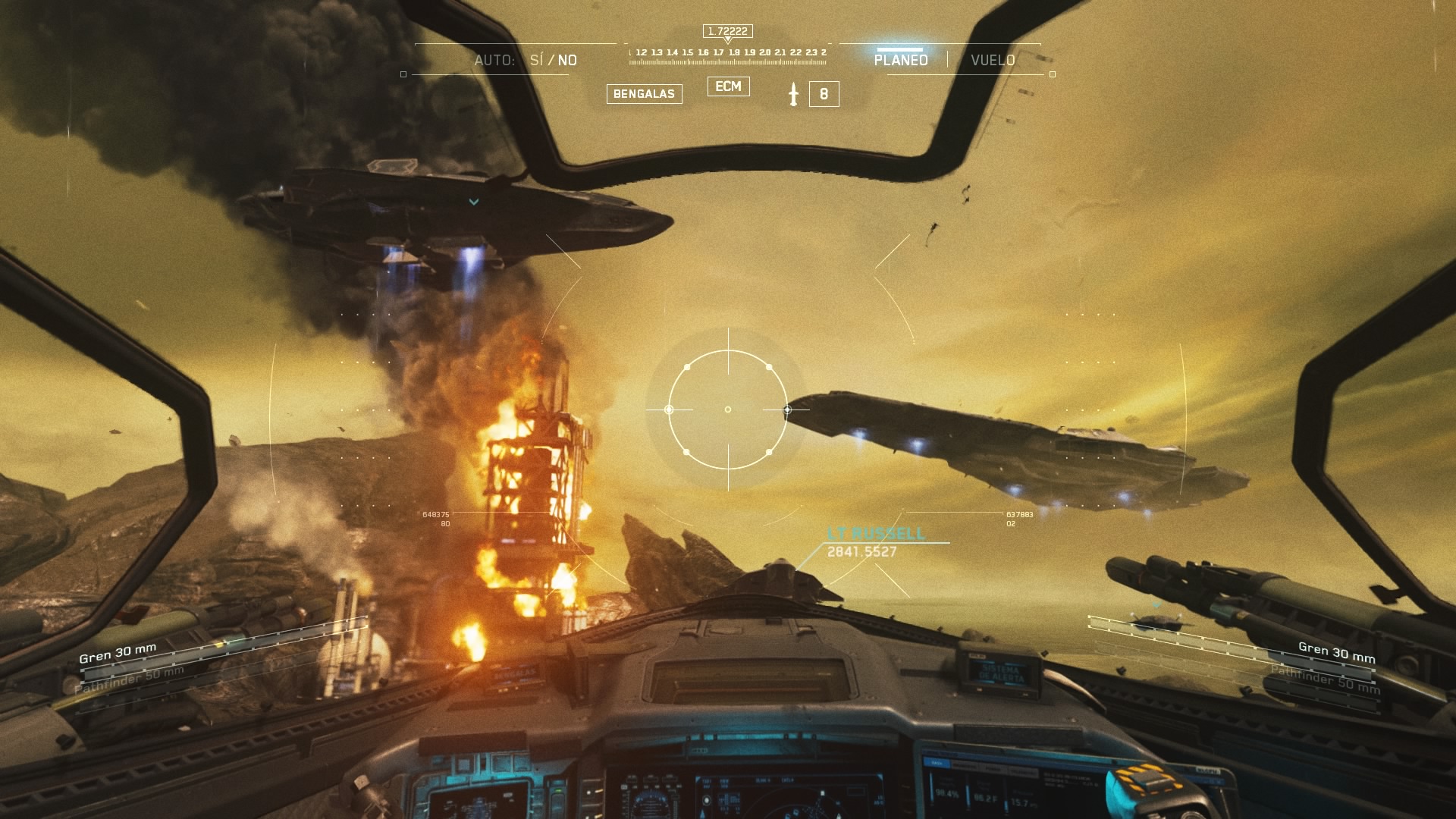Set AUTO to NO

(x=567, y=60)
